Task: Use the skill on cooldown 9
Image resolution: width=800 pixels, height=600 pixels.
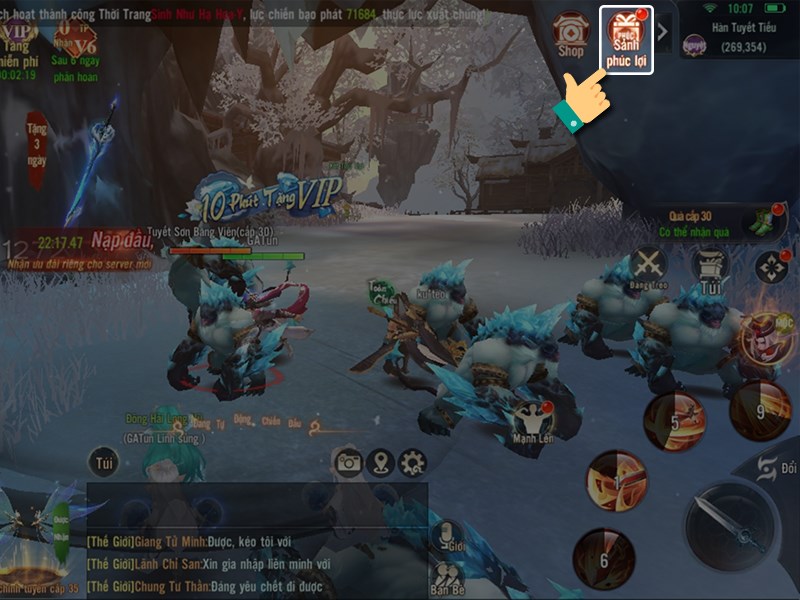Action: (760, 408)
